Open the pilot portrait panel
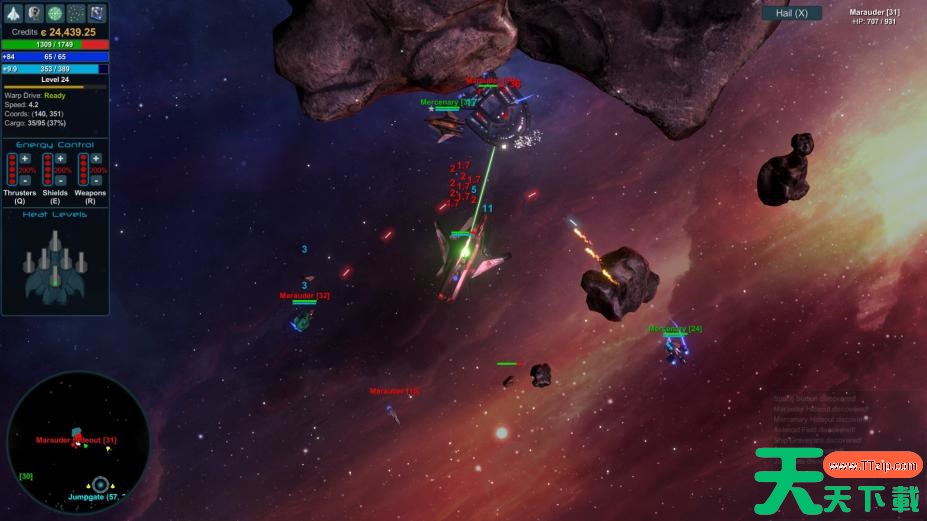The width and height of the screenshot is (927, 521). 35,14
